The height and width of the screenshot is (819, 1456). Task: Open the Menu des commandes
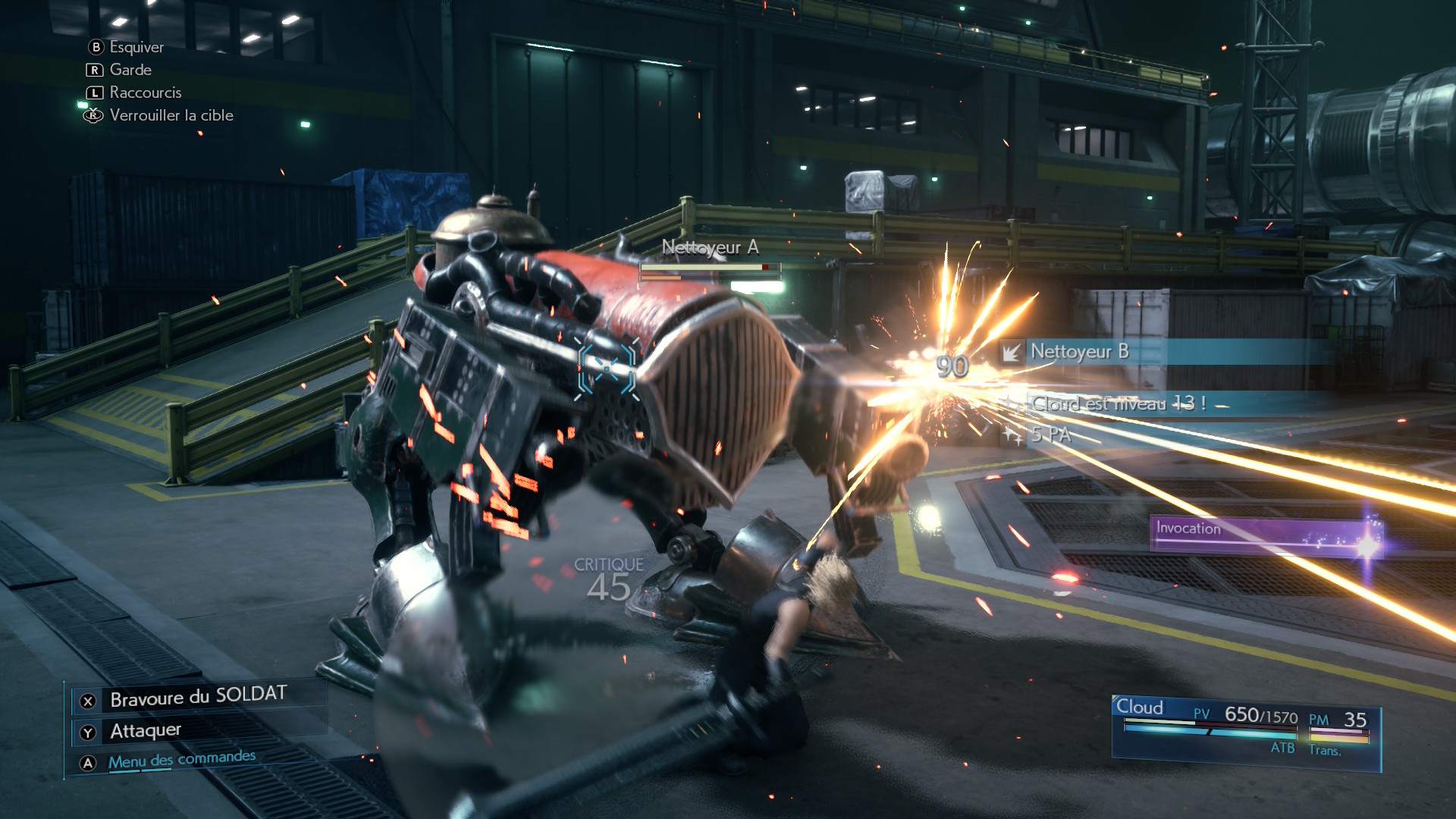[x=181, y=760]
